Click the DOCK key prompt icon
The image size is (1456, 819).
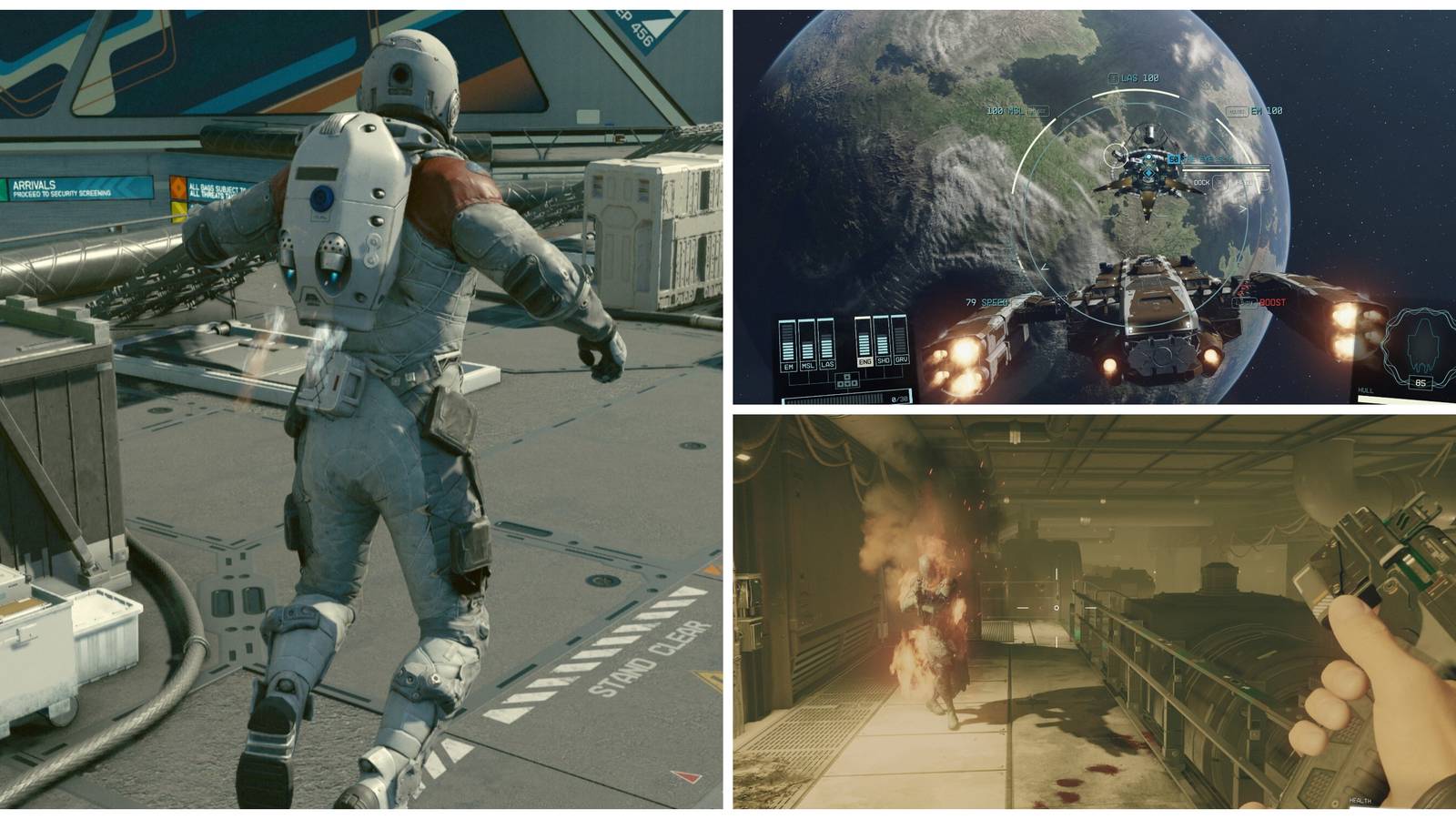pyautogui.click(x=1221, y=182)
